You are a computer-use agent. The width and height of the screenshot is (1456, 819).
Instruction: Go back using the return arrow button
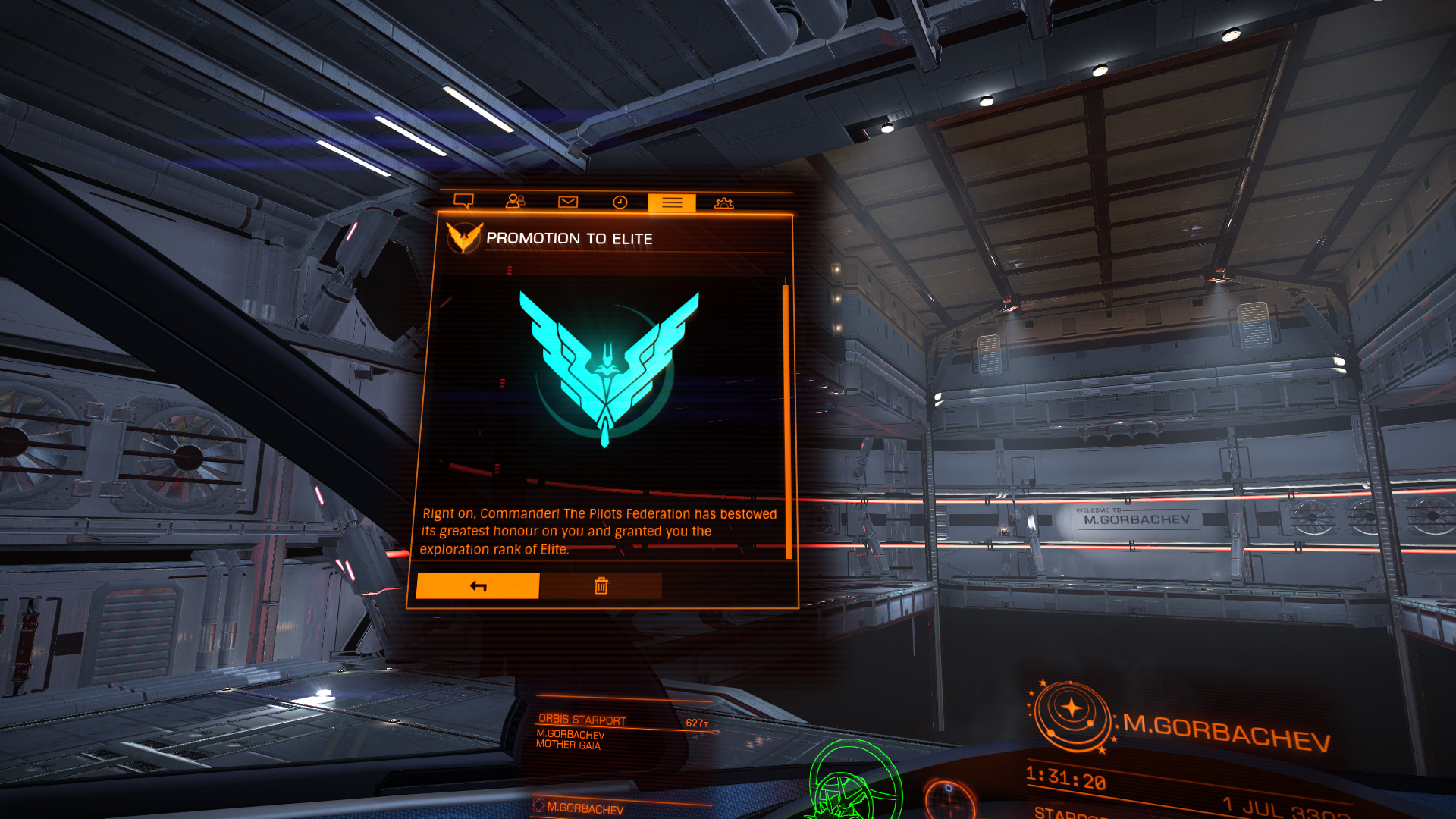click(478, 585)
